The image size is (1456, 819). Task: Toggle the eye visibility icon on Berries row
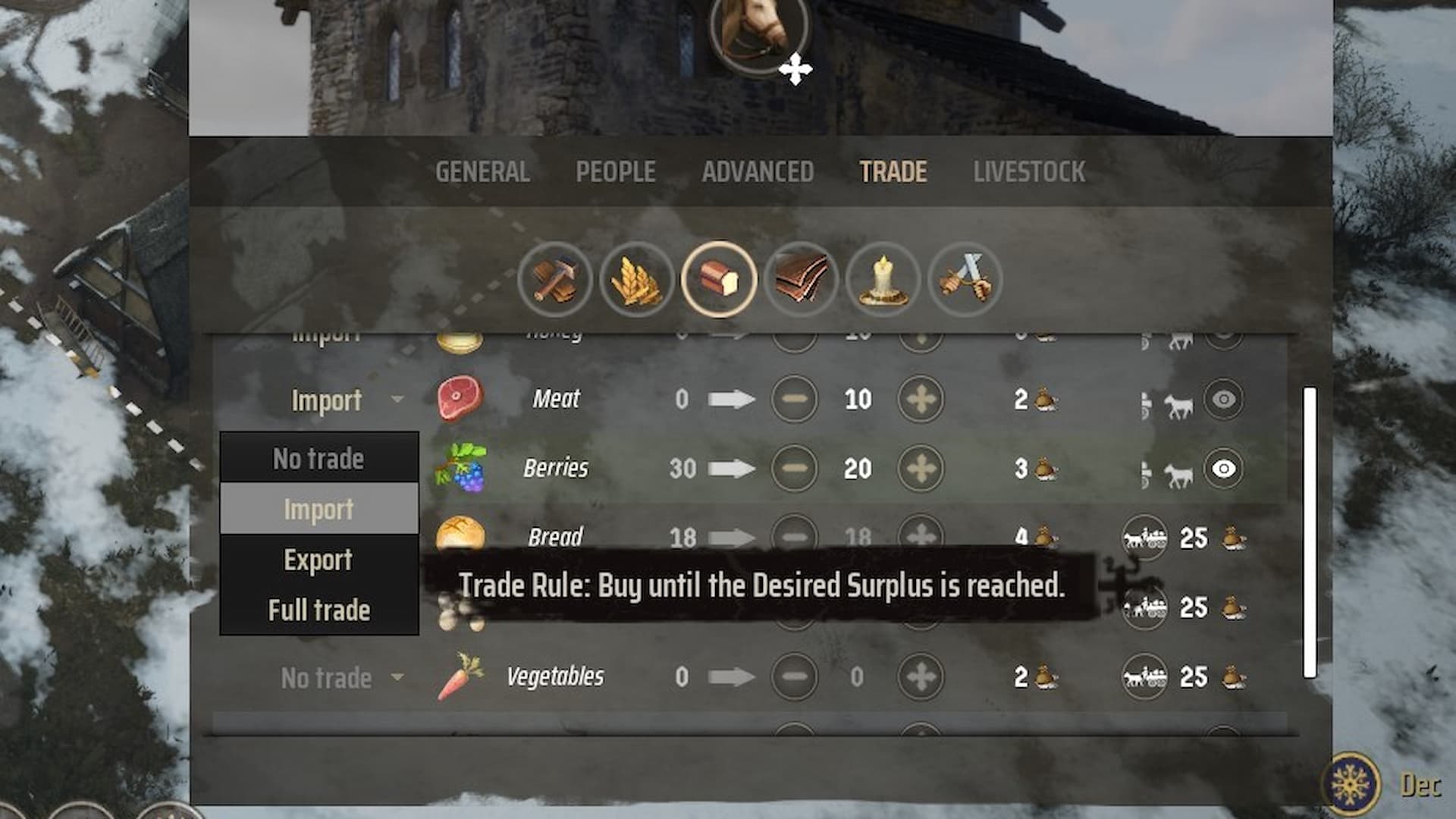click(x=1222, y=468)
